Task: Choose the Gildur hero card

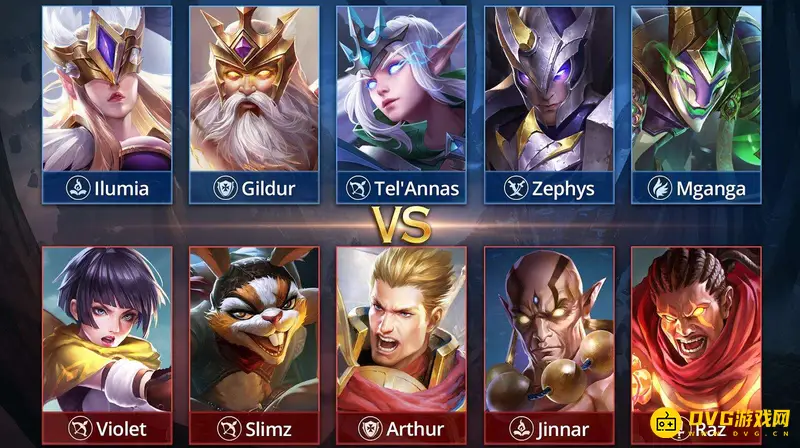Action: (254, 102)
